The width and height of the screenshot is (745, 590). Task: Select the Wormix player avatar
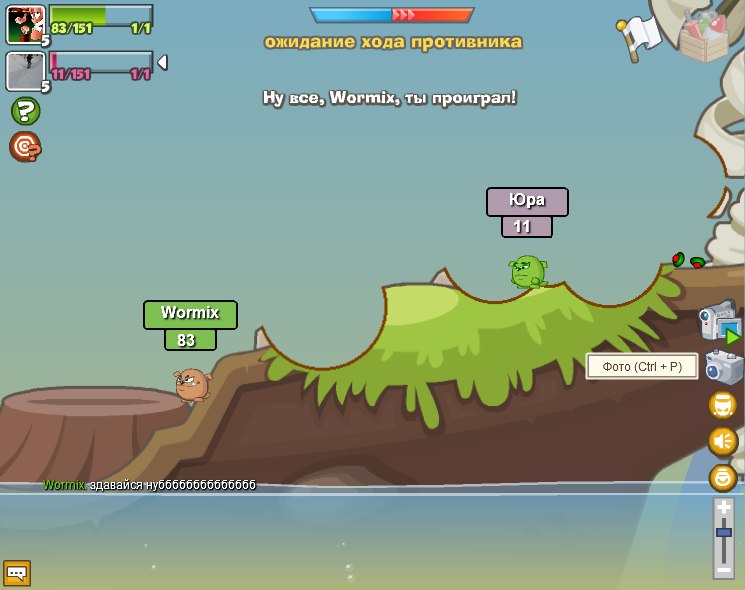25,24
